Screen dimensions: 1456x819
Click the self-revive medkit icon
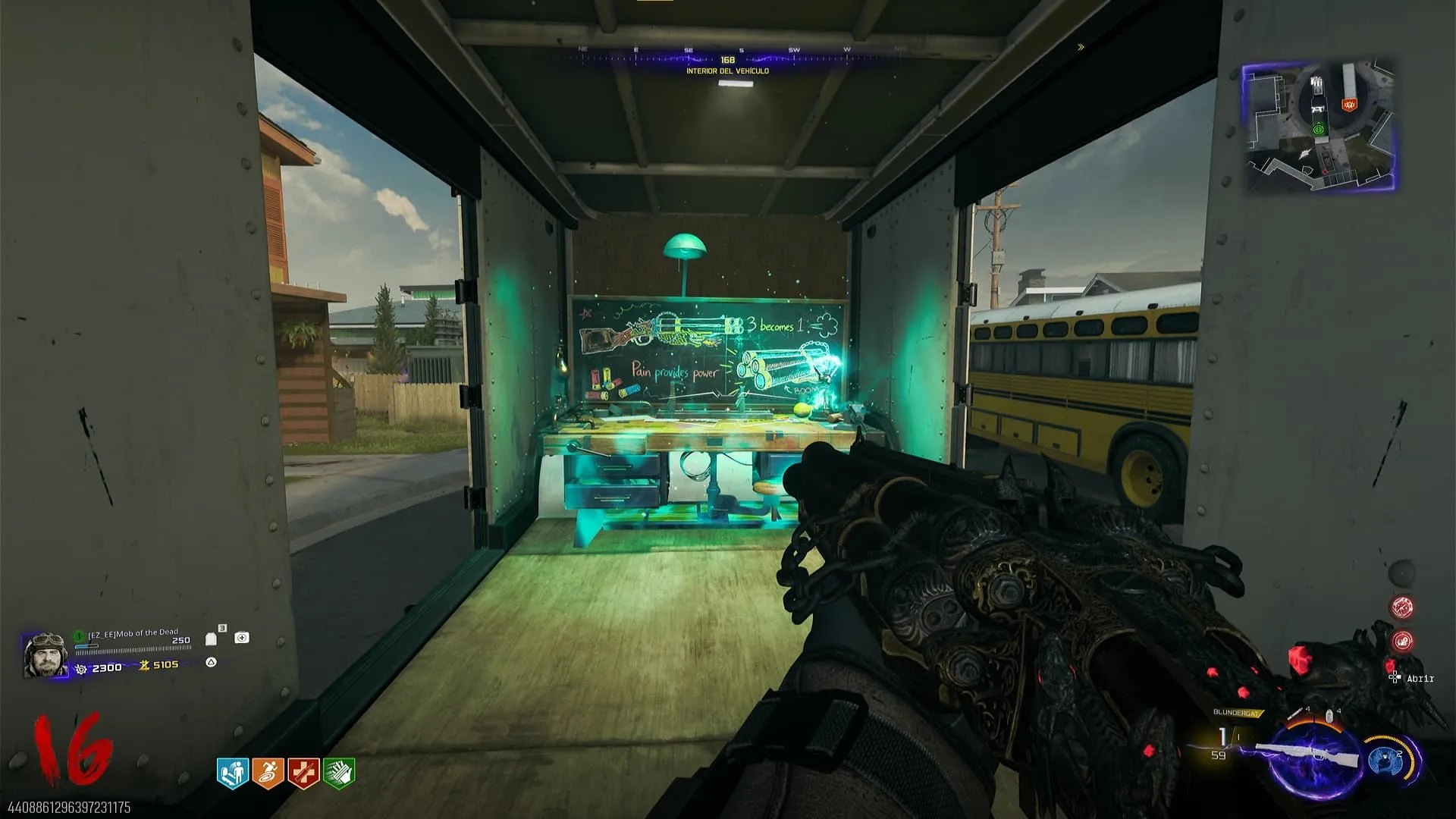coord(242,638)
